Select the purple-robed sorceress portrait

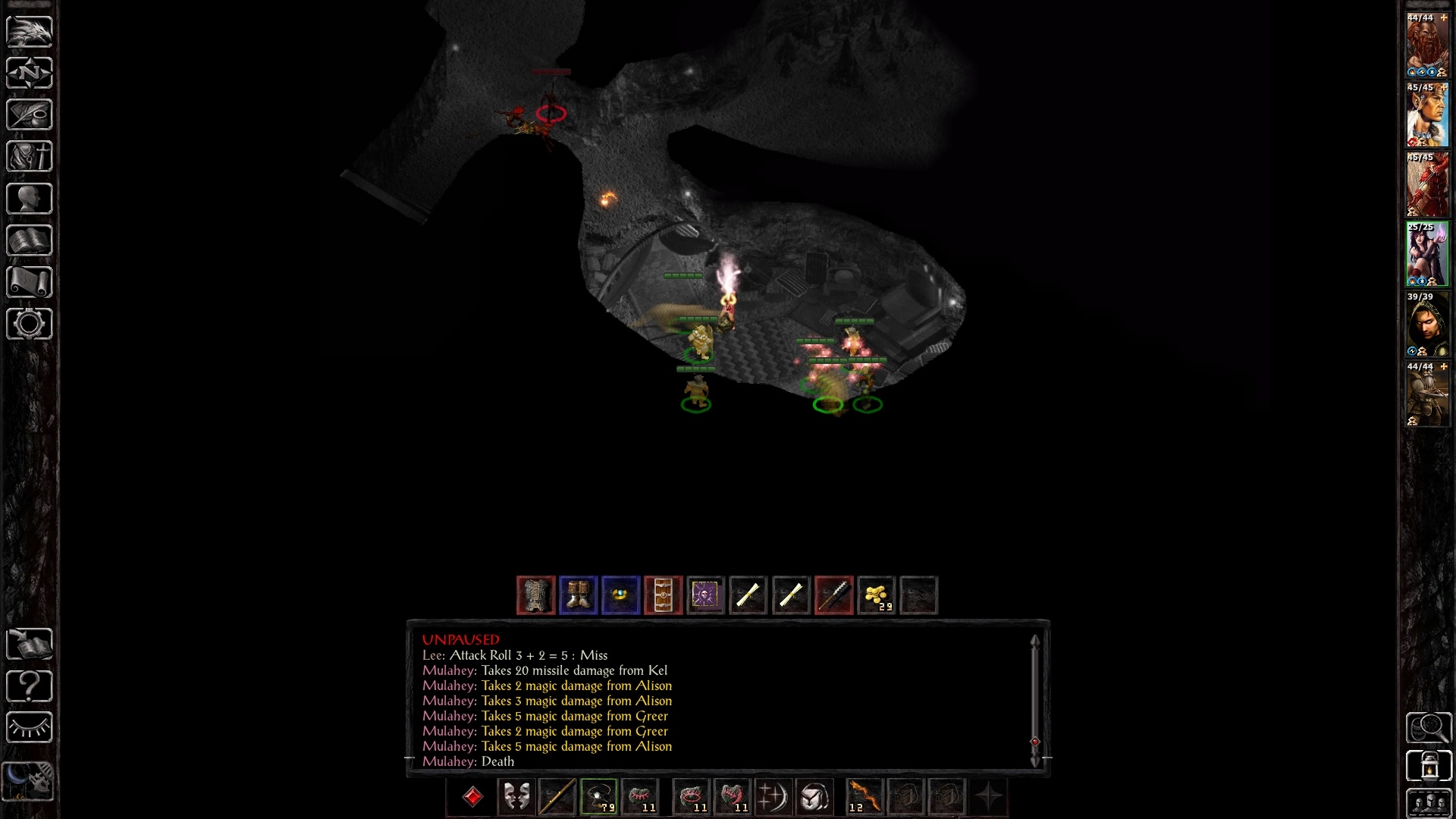click(1427, 255)
